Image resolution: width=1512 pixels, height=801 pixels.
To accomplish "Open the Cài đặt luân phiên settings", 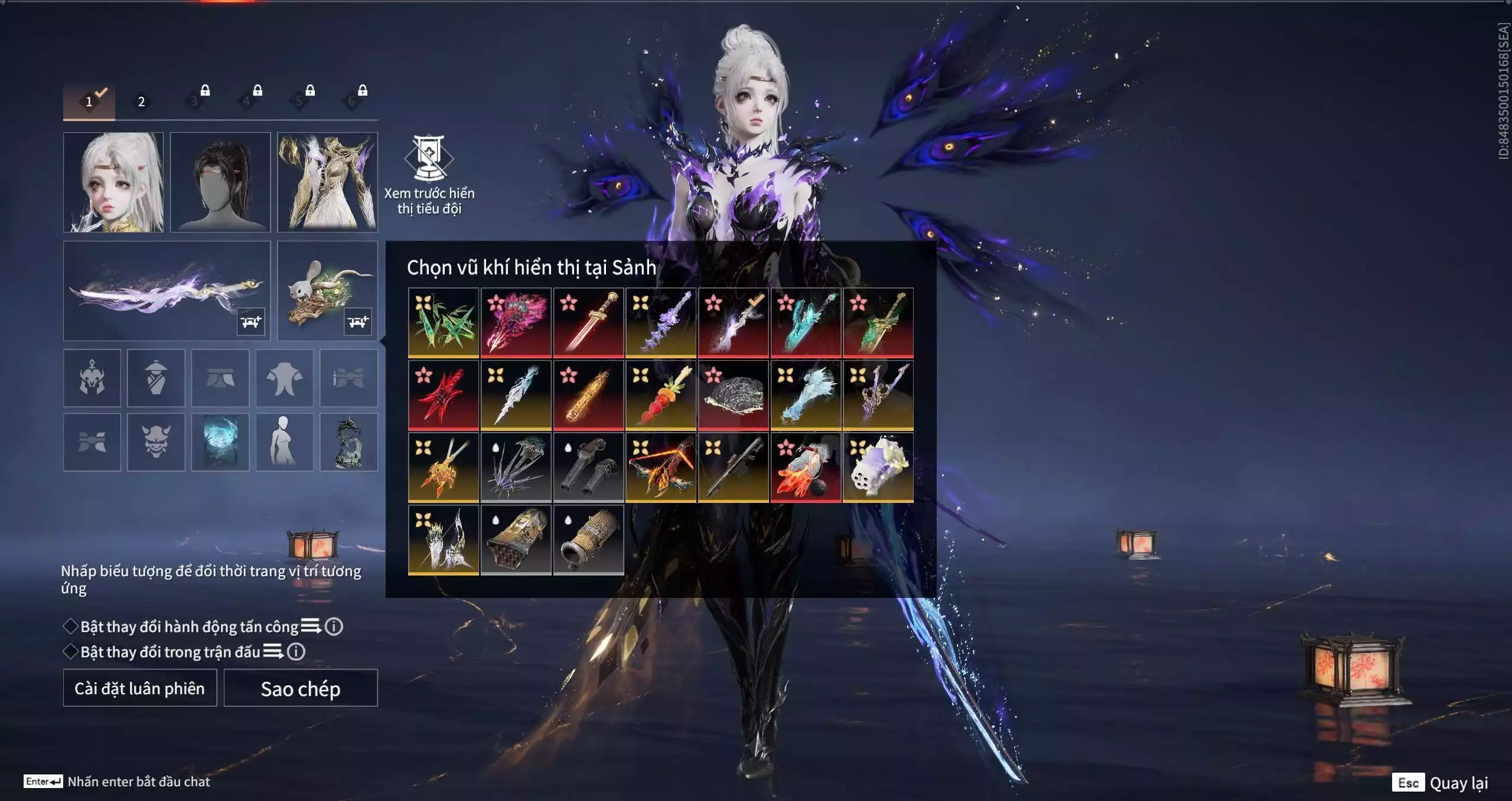I will (139, 688).
